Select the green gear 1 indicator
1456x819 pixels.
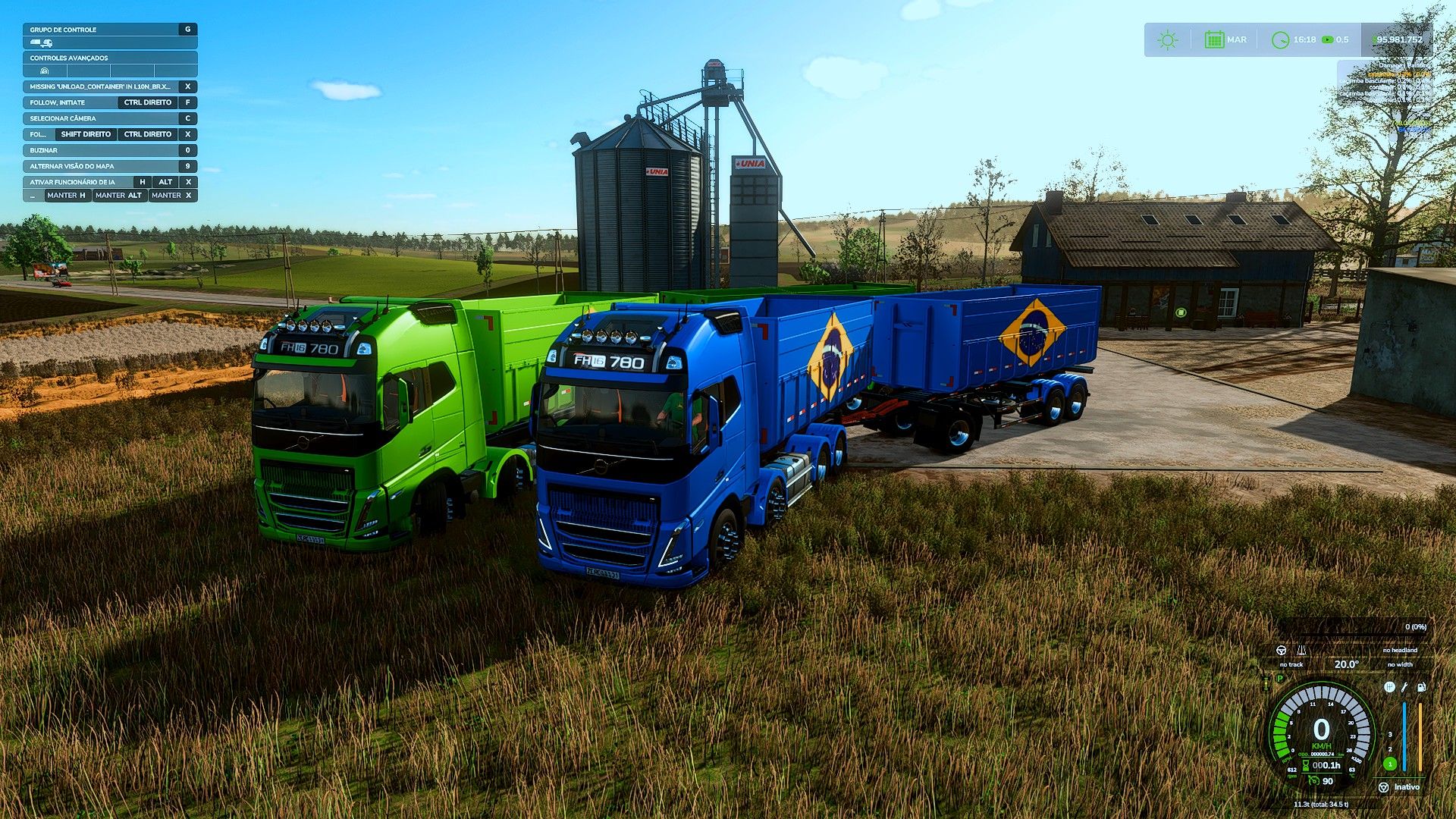[x=1390, y=764]
